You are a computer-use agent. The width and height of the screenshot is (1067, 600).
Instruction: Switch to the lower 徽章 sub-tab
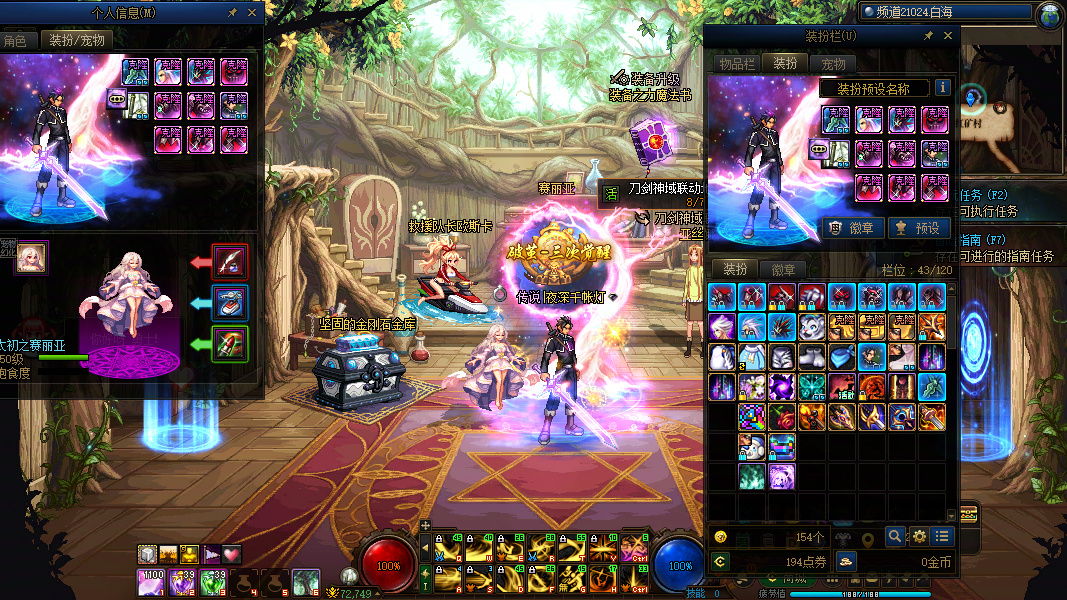pyautogui.click(x=783, y=269)
